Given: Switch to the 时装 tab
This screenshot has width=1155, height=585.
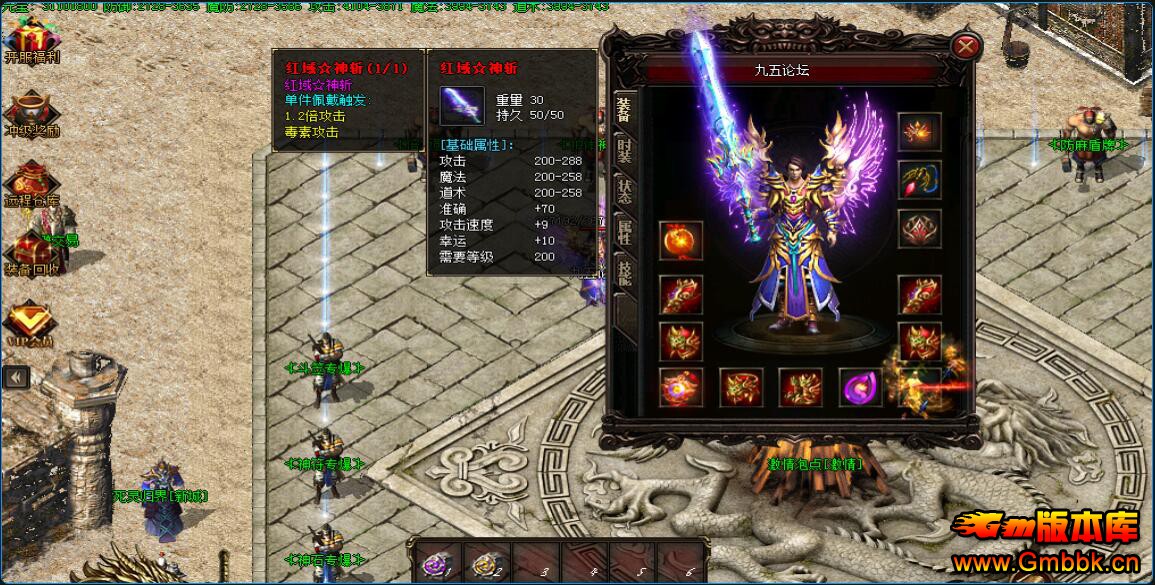Looking at the screenshot, I should point(624,151).
